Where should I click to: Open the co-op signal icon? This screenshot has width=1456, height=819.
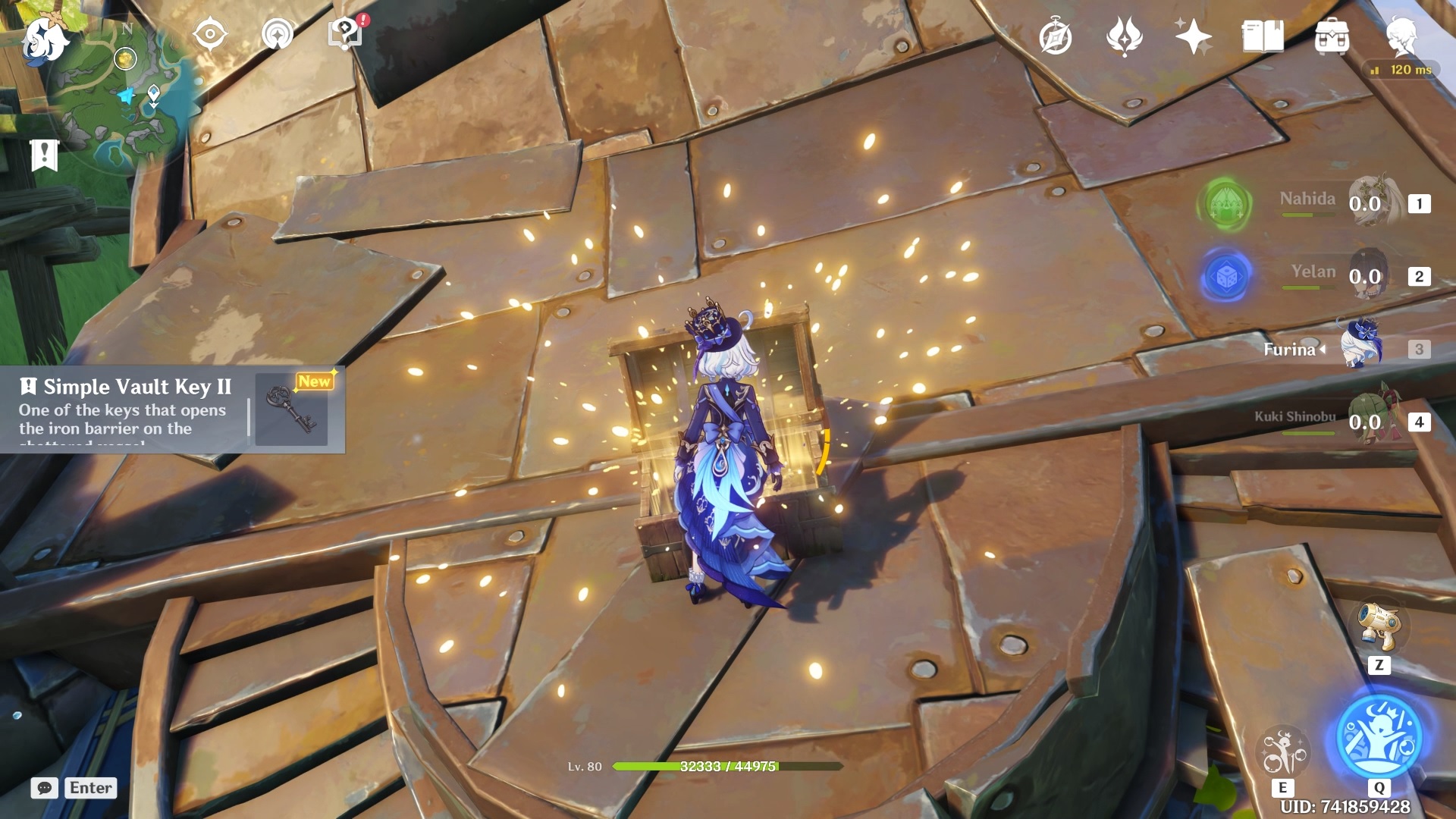click(x=277, y=35)
